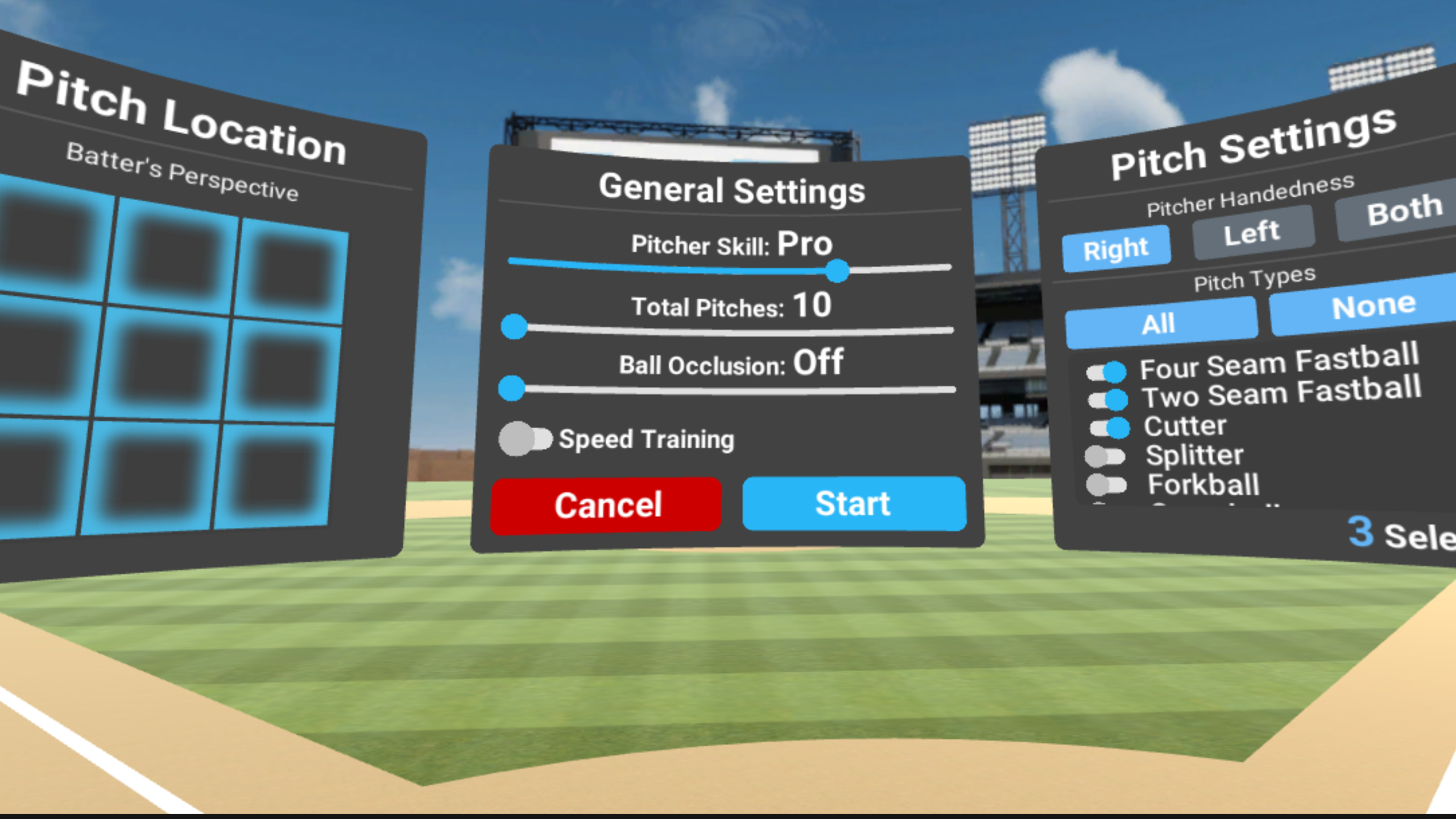Choose Left pitcher handedness
The width and height of the screenshot is (1456, 819).
(1252, 232)
